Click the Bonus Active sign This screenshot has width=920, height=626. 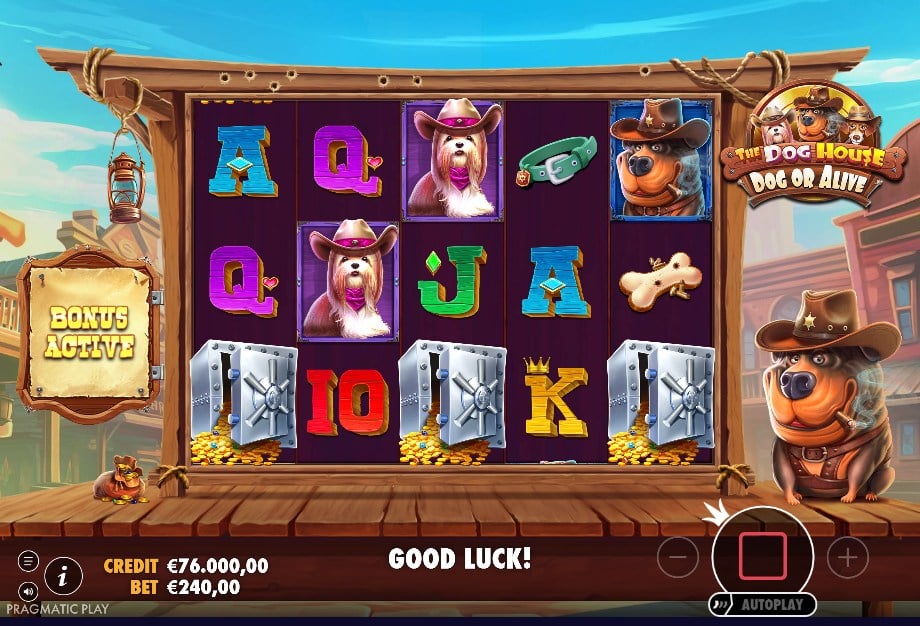click(89, 333)
